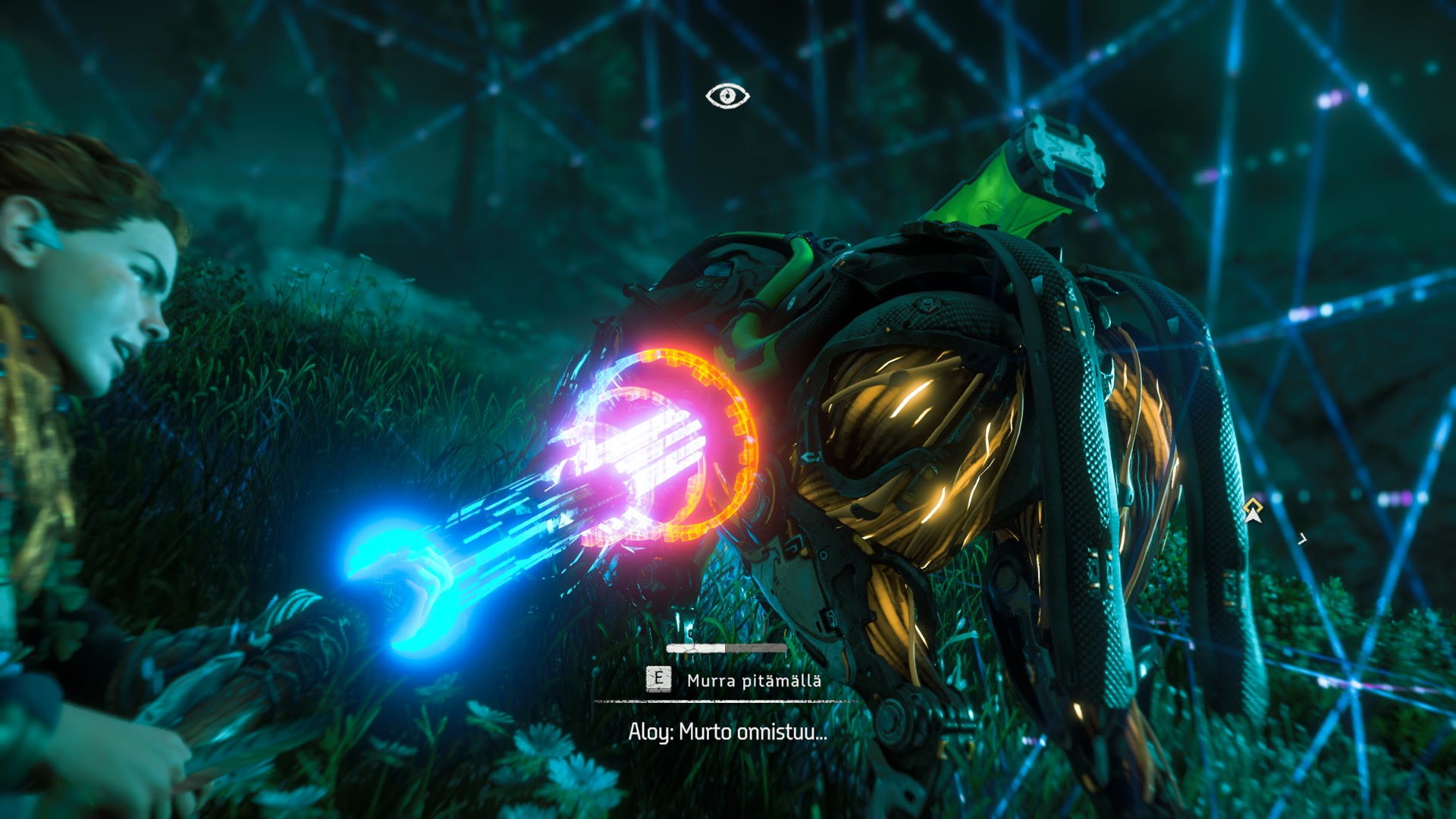Select the yellow quest waypoint marker

coord(1253,511)
